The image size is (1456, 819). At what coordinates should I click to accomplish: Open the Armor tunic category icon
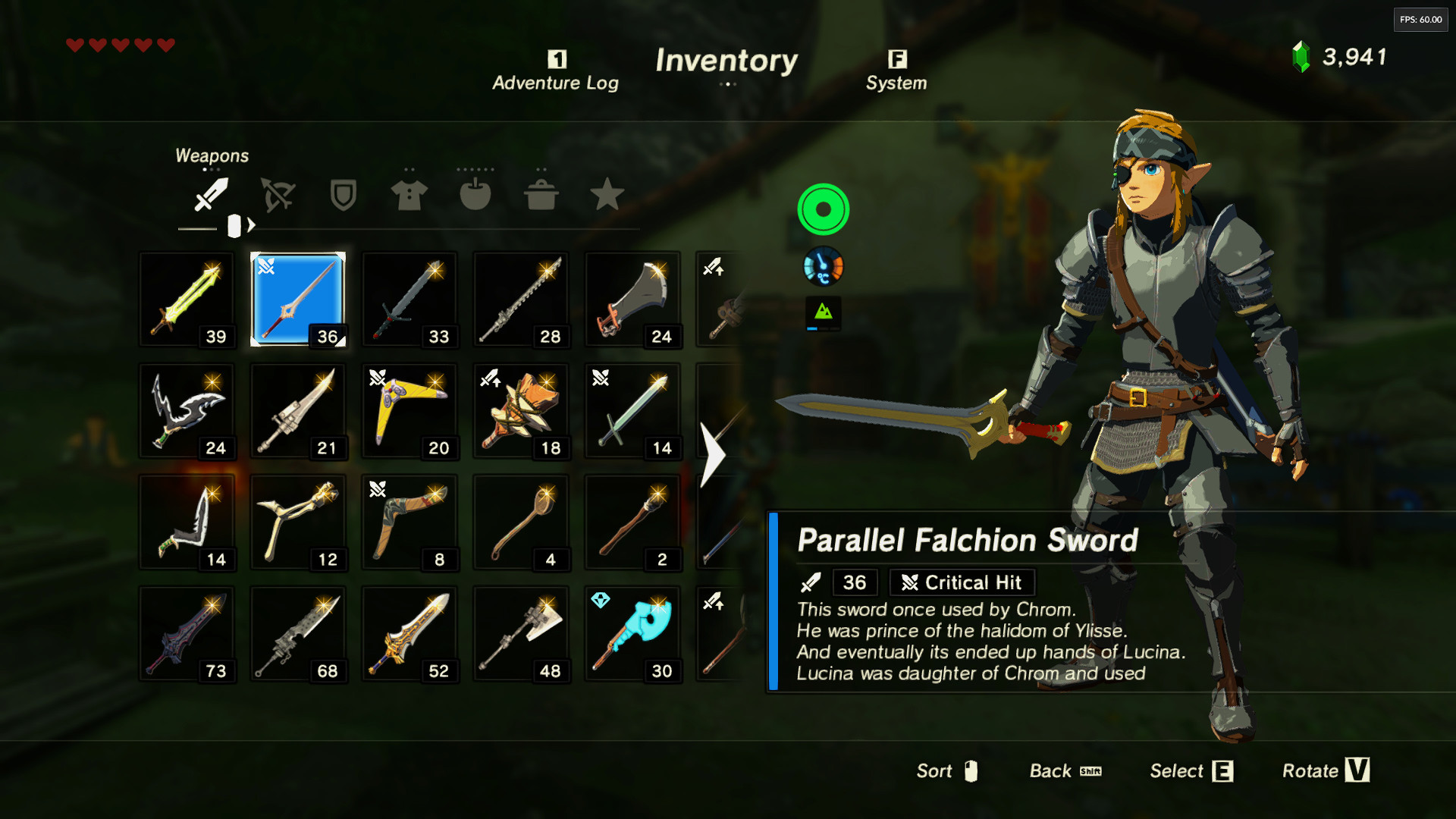408,196
